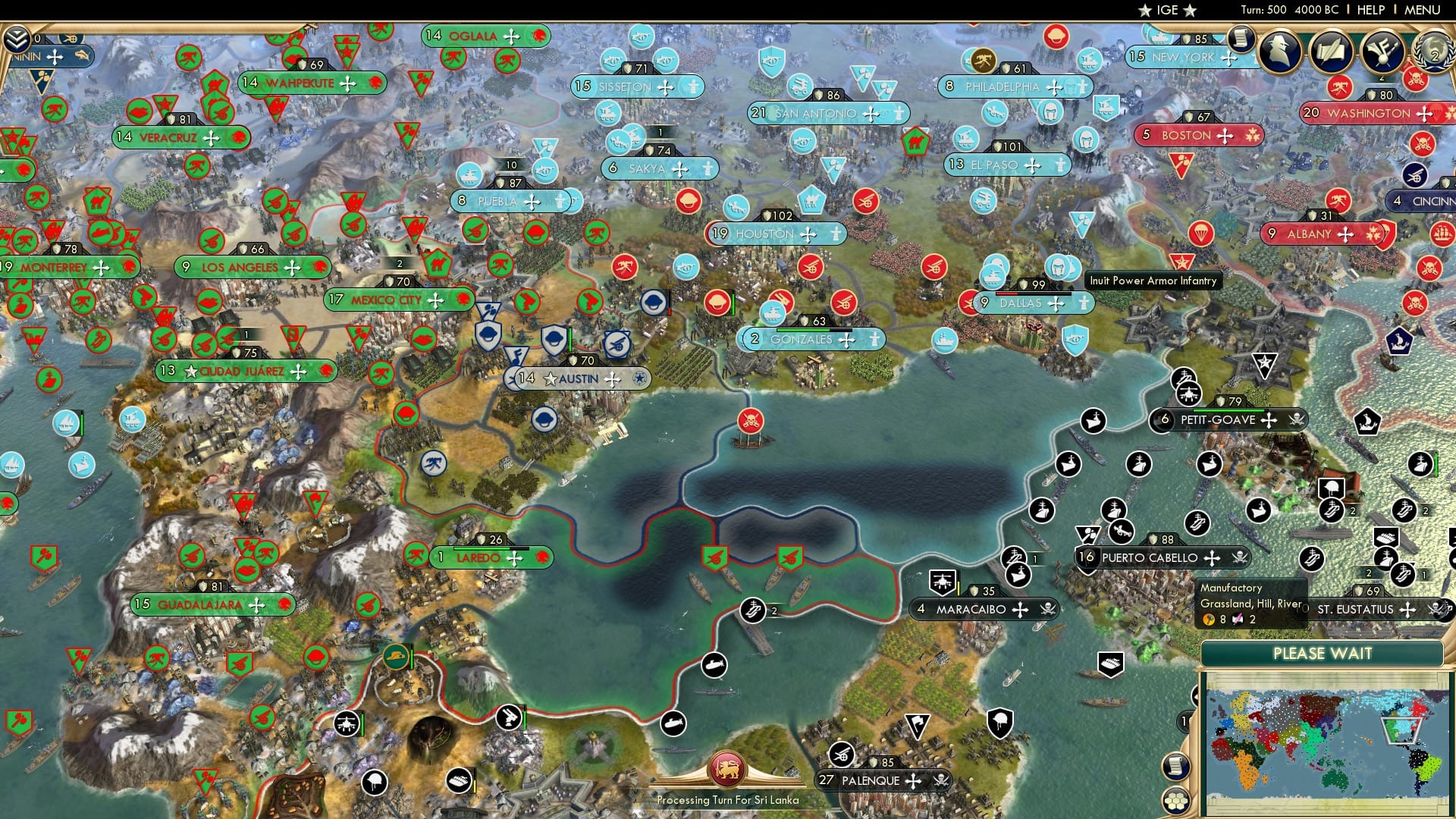The width and height of the screenshot is (1456, 819).
Task: Toggle the Maracaibo pirate flag indicator
Action: click(x=1047, y=610)
